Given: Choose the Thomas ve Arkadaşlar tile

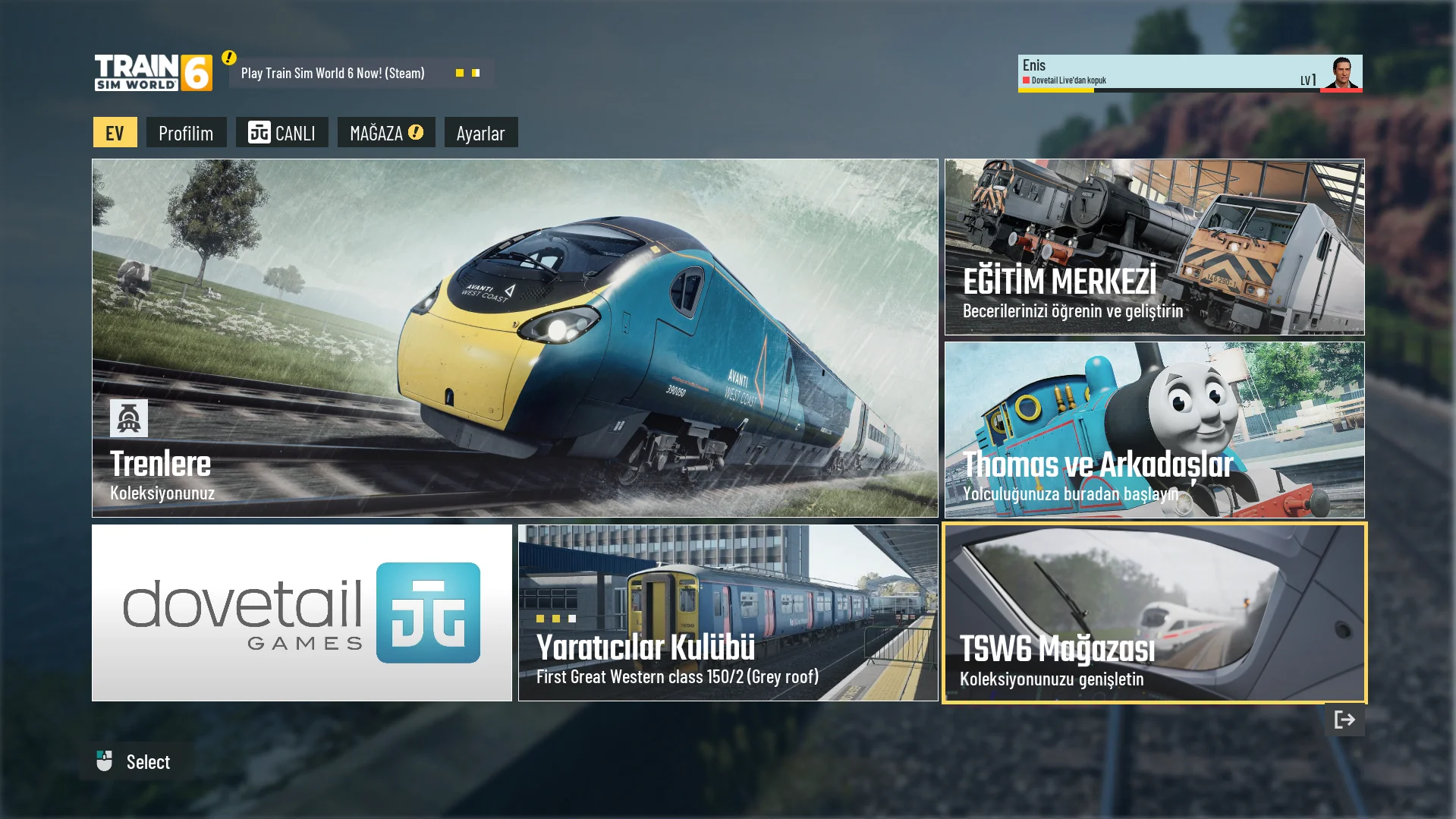Looking at the screenshot, I should click(x=1153, y=430).
